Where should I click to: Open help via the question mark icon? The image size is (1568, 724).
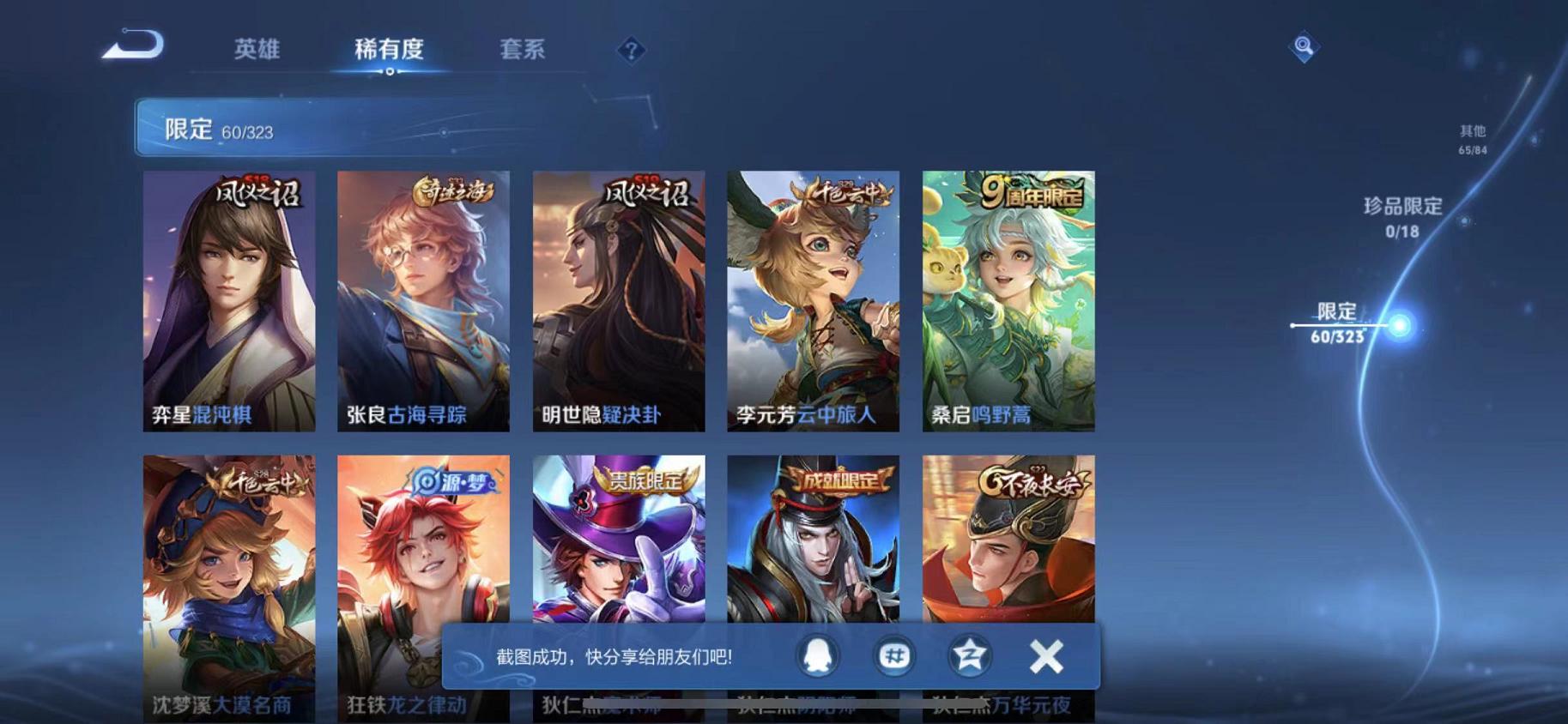(631, 51)
